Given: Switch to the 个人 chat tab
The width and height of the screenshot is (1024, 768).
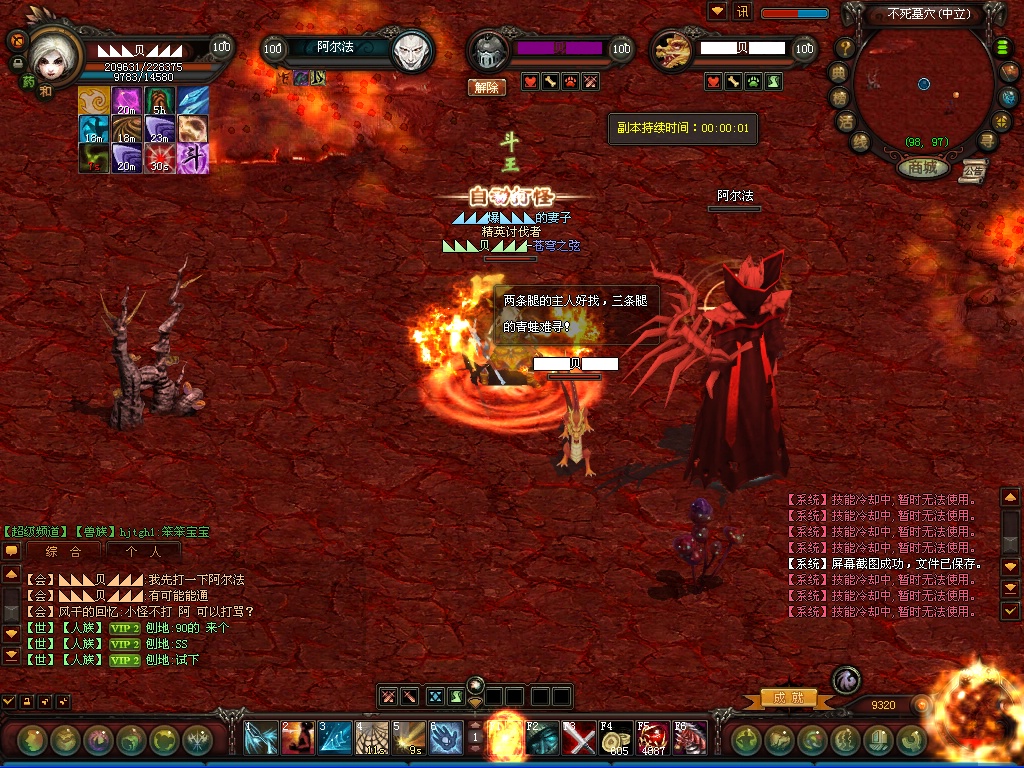Looking at the screenshot, I should [141, 551].
